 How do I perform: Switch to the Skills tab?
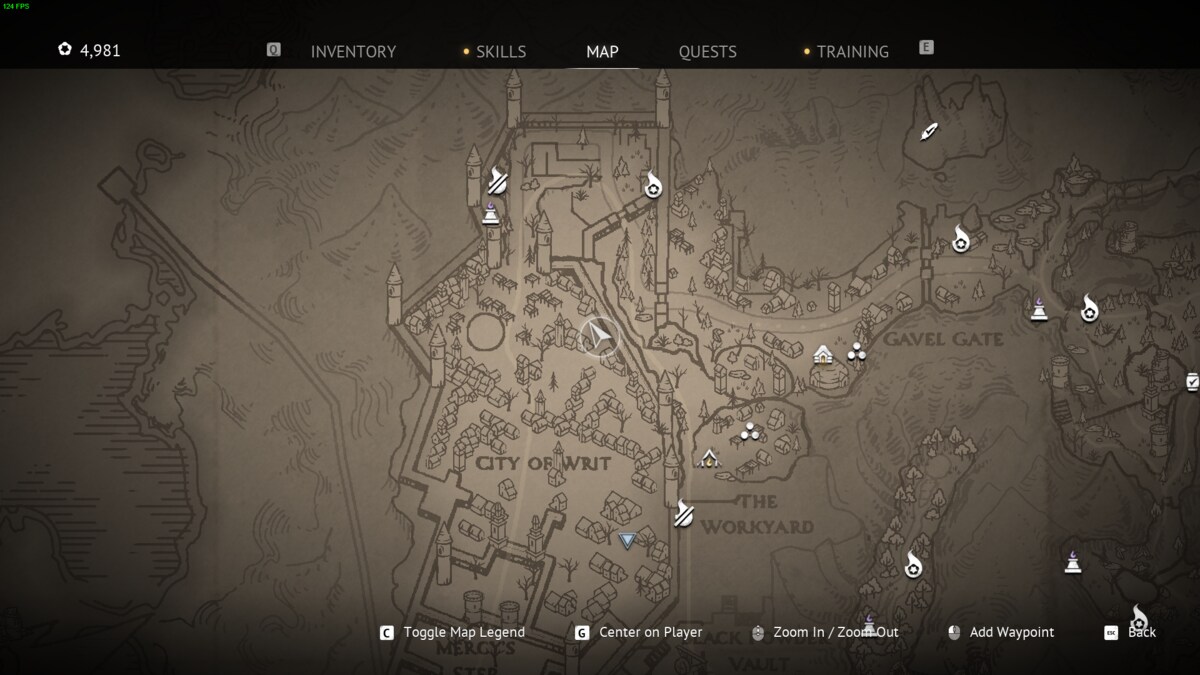coord(500,51)
